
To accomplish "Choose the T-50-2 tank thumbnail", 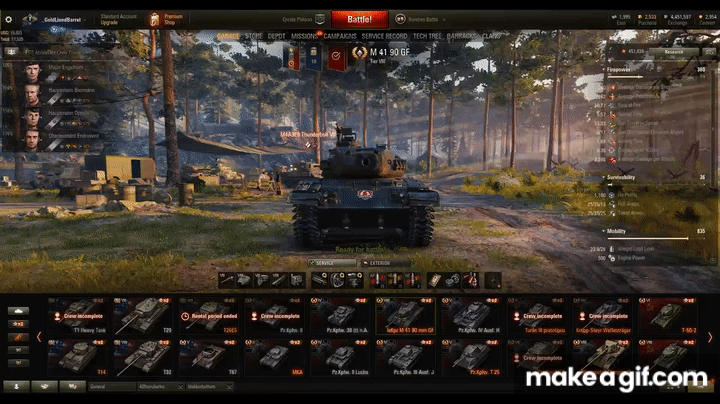I will click(669, 316).
